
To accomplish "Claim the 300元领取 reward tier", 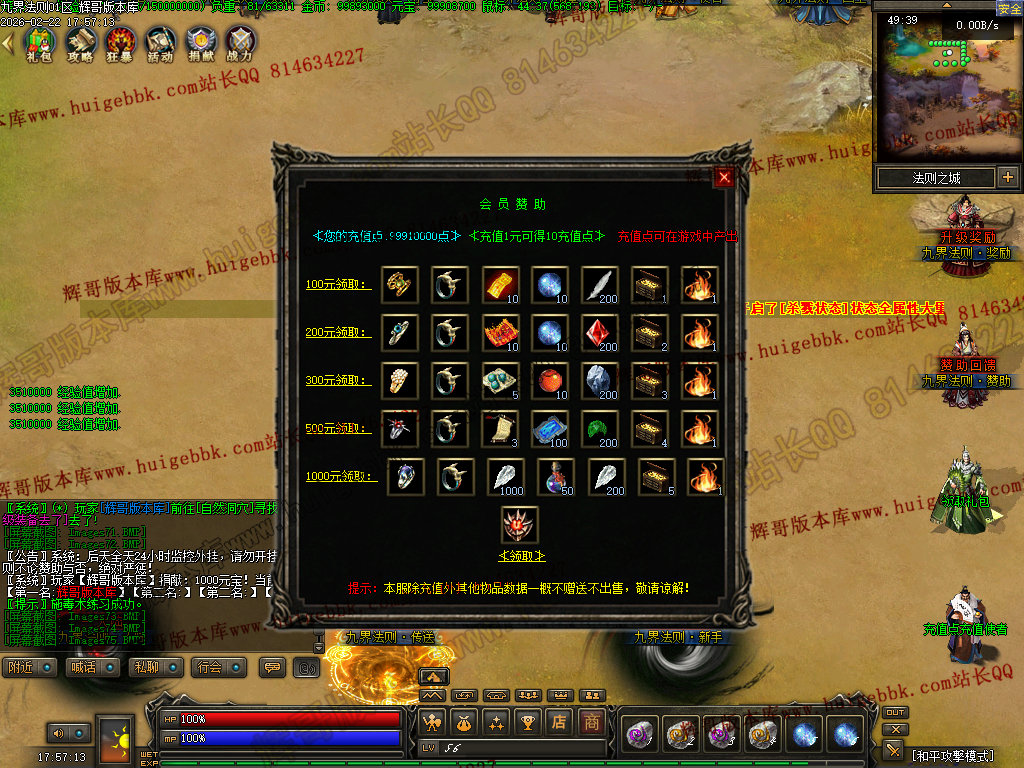I will [338, 381].
